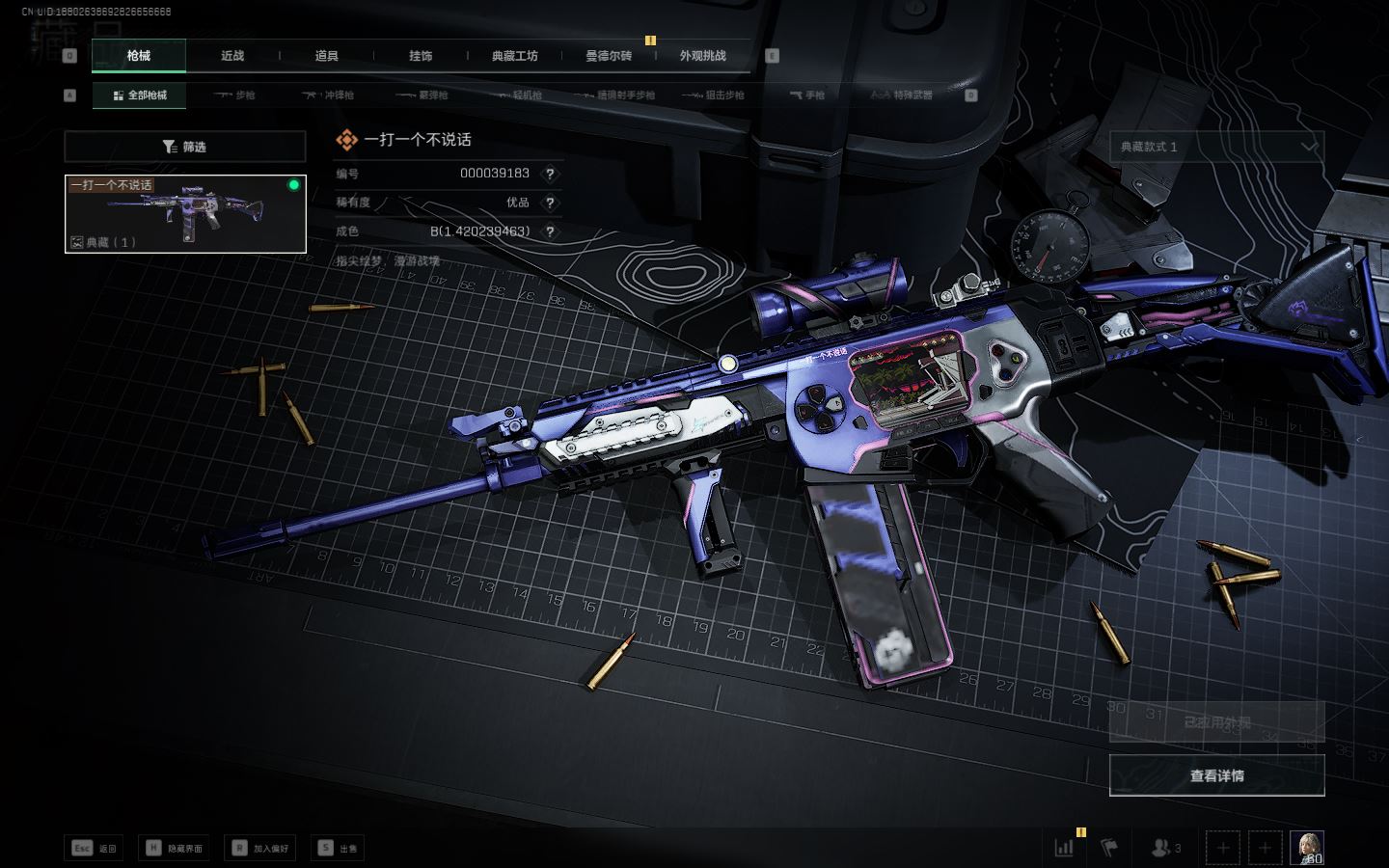Switch to the 近战 melee tab
This screenshot has height=868, width=1389.
click(232, 56)
